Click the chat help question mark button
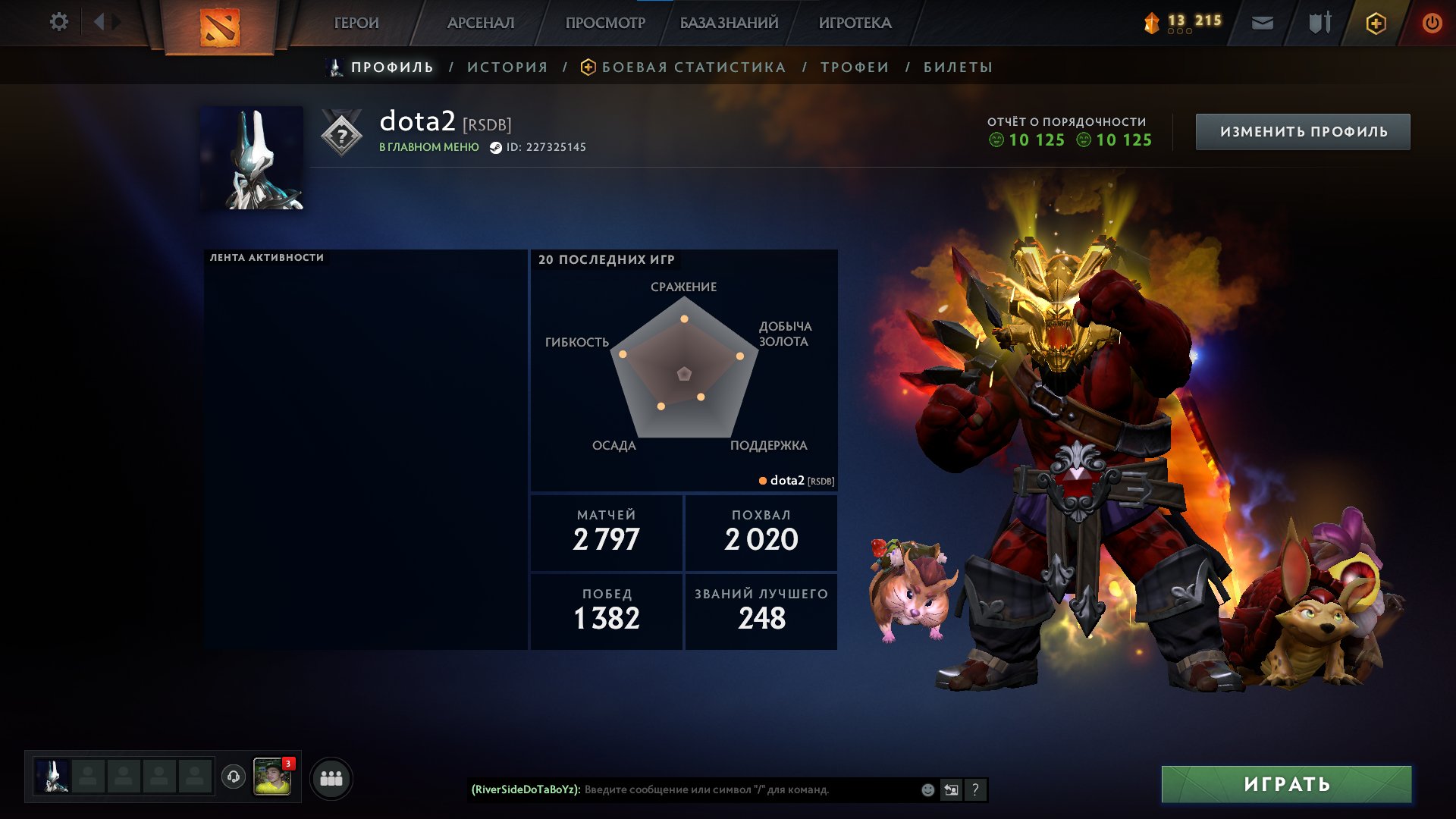The height and width of the screenshot is (819, 1456). pyautogui.click(x=975, y=790)
